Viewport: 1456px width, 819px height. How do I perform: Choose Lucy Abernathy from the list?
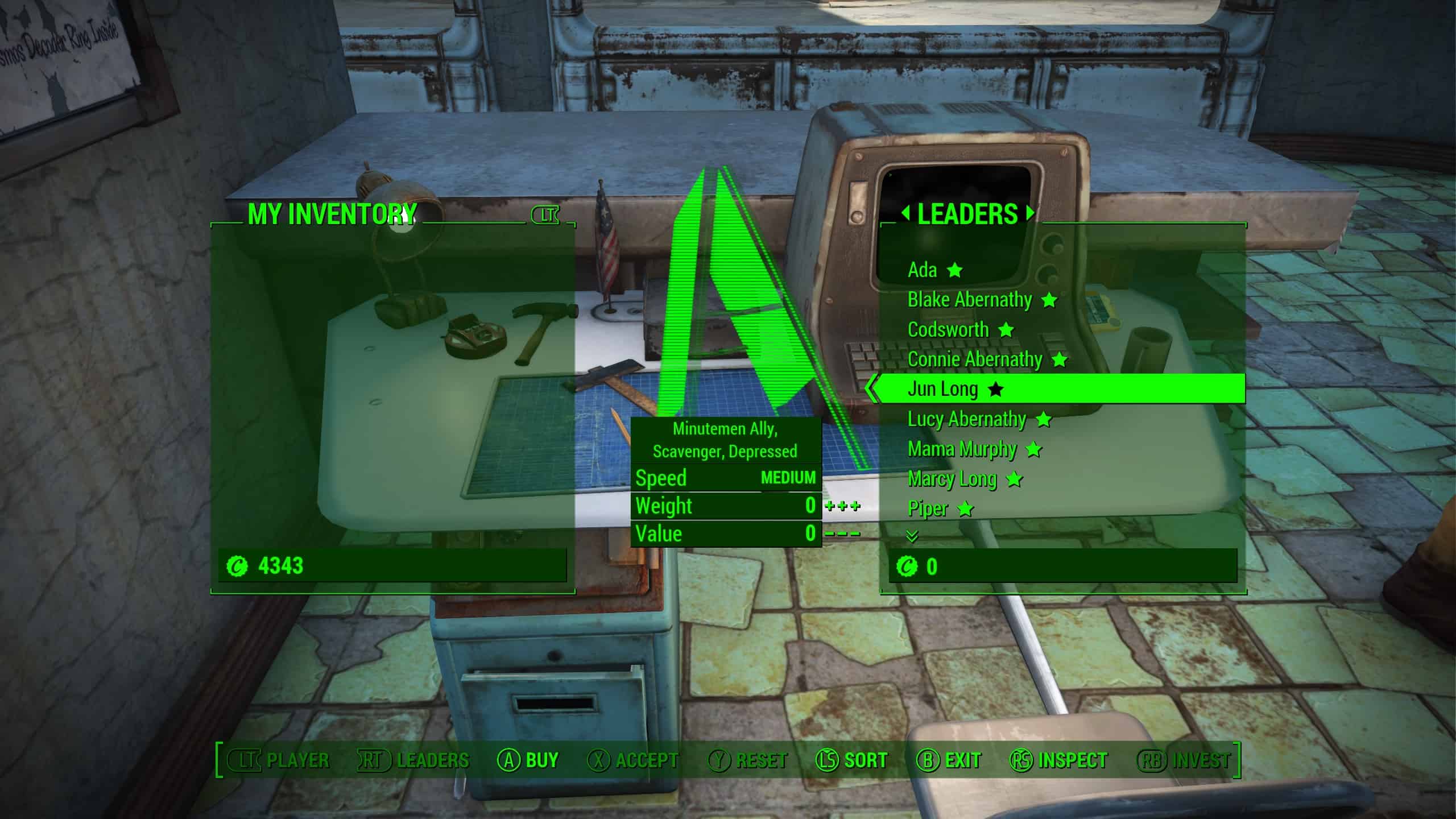click(967, 419)
